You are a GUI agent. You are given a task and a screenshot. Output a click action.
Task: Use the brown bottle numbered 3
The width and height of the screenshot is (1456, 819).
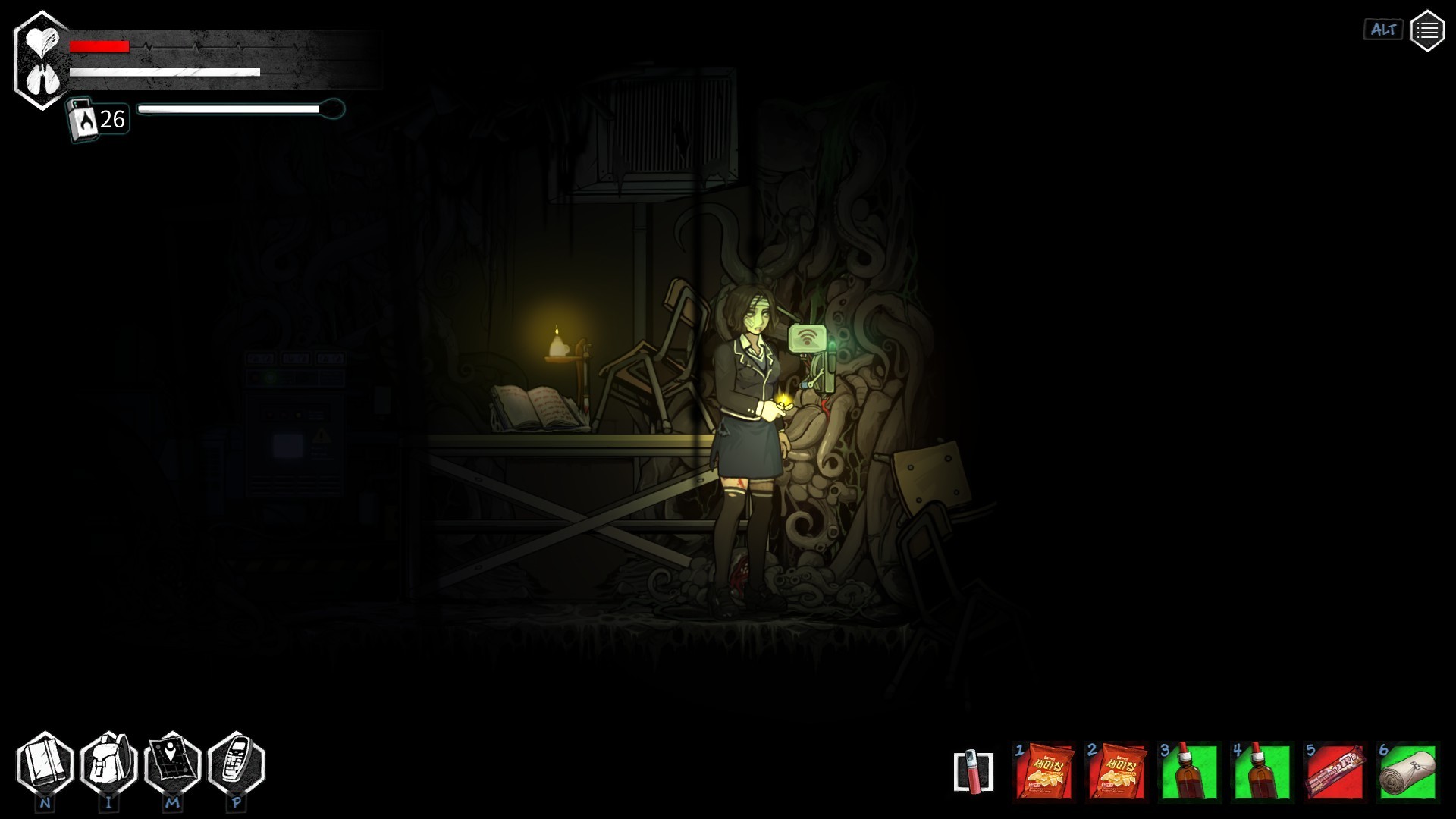coord(1188,770)
